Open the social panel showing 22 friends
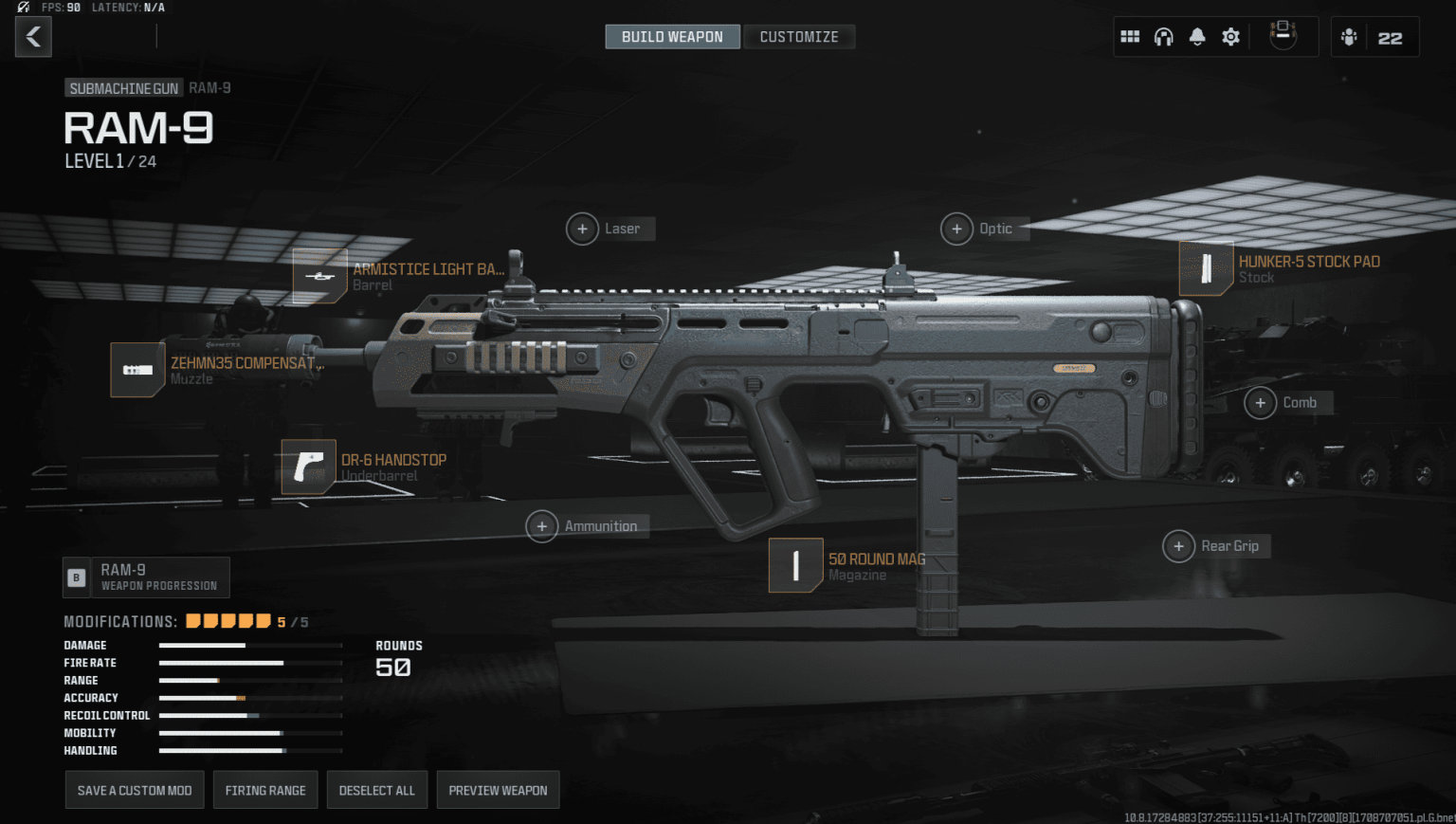The width and height of the screenshot is (1456, 824). point(1374,36)
